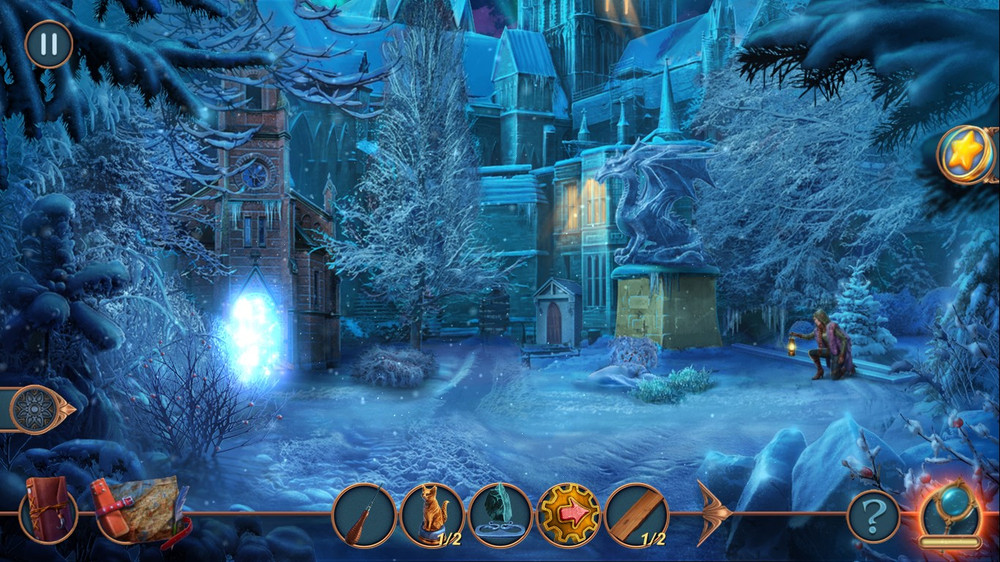Open the question mark help button
This screenshot has width=1000, height=562.
coord(873,516)
